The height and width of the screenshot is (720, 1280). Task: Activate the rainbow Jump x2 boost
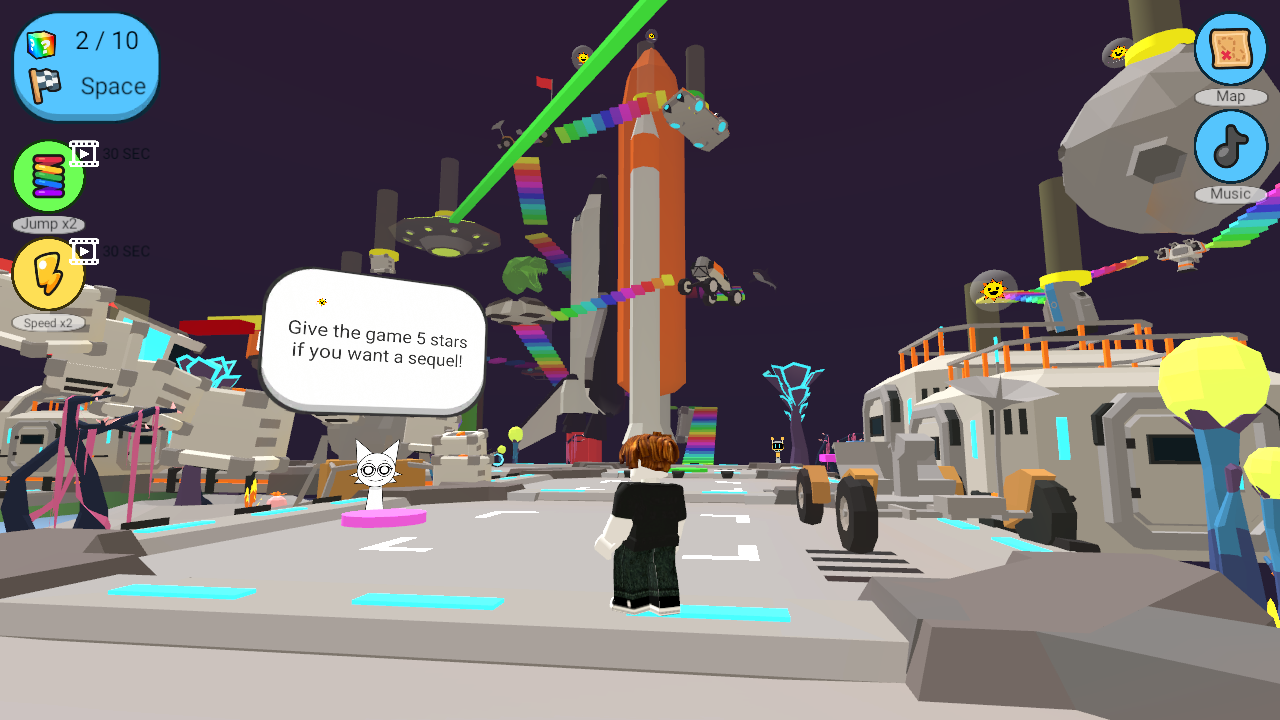[x=47, y=174]
